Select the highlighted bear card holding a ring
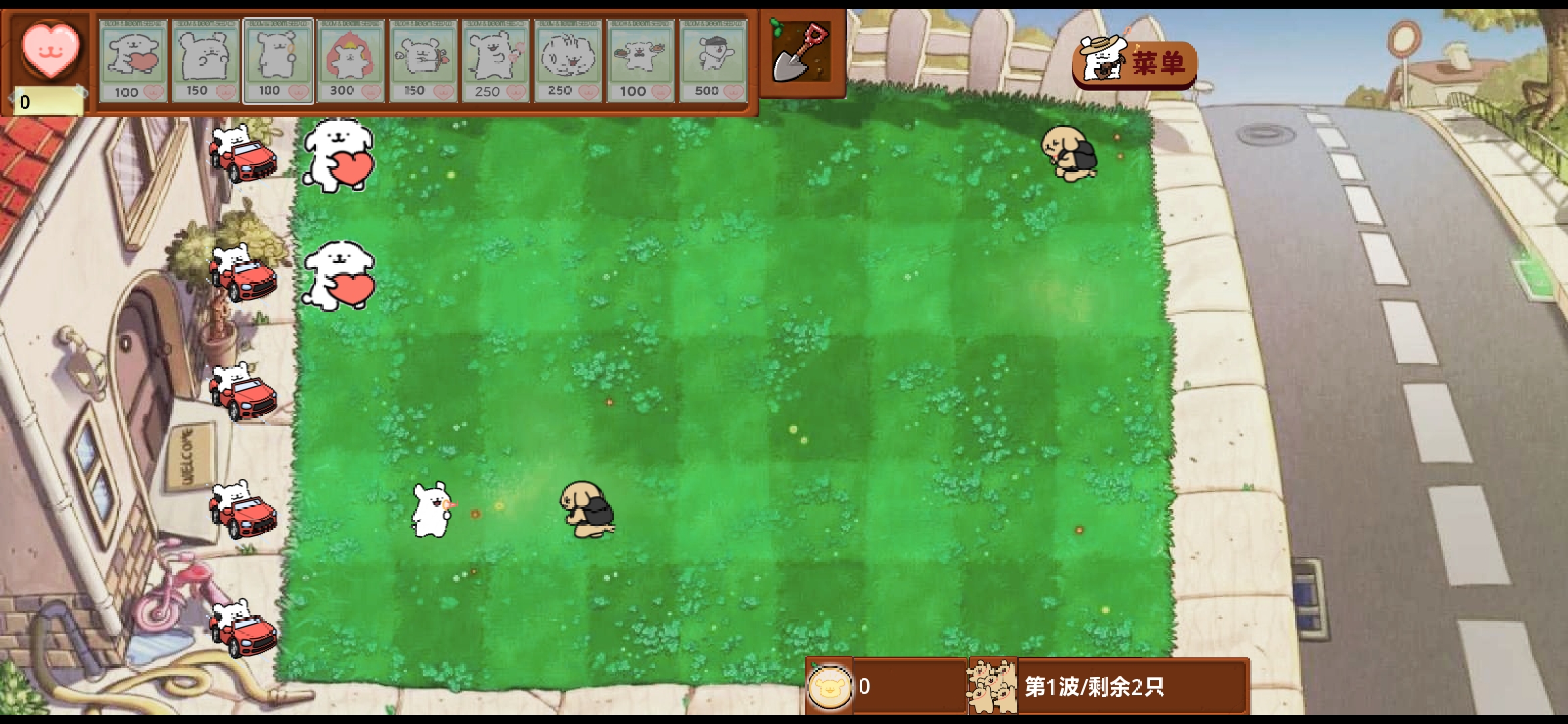This screenshot has width=1568, height=724. click(277, 60)
